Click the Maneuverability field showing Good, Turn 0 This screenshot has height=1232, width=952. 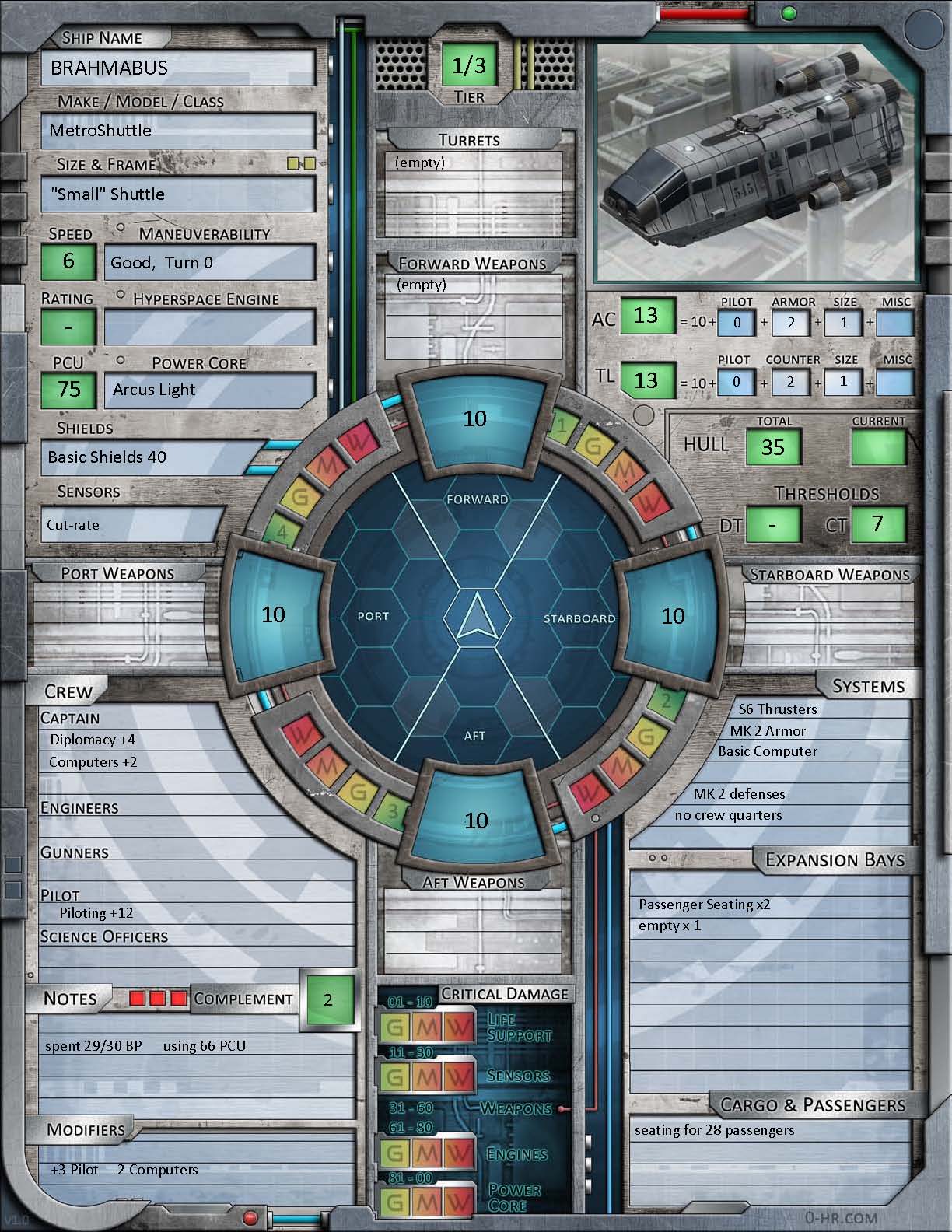click(x=209, y=263)
